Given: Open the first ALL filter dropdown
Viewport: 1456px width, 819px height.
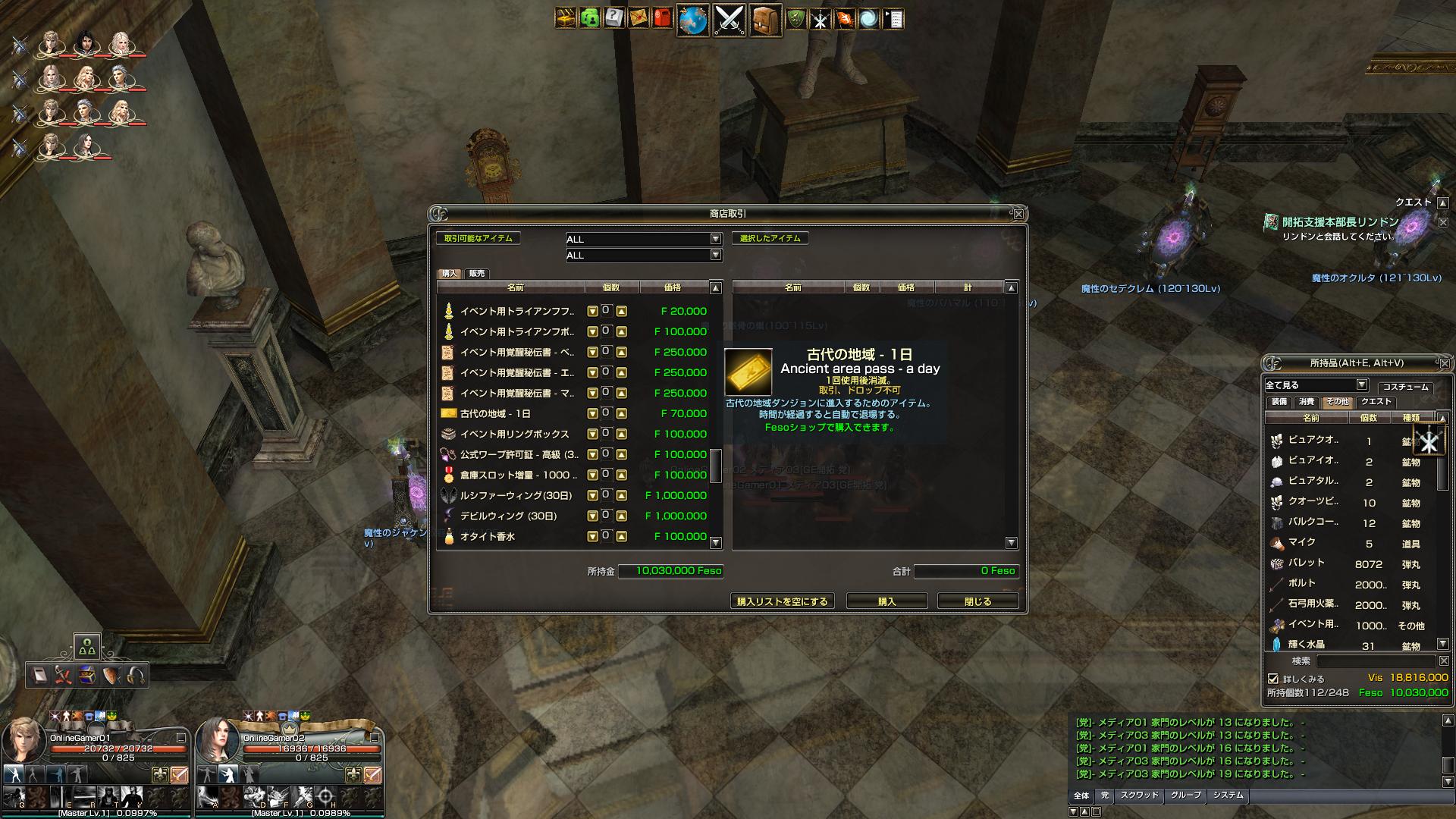Looking at the screenshot, I should (715, 239).
